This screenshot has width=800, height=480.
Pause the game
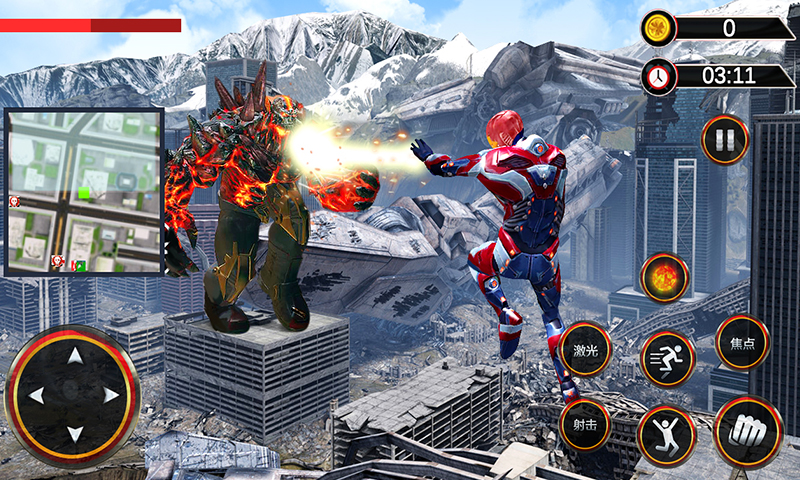(724, 139)
